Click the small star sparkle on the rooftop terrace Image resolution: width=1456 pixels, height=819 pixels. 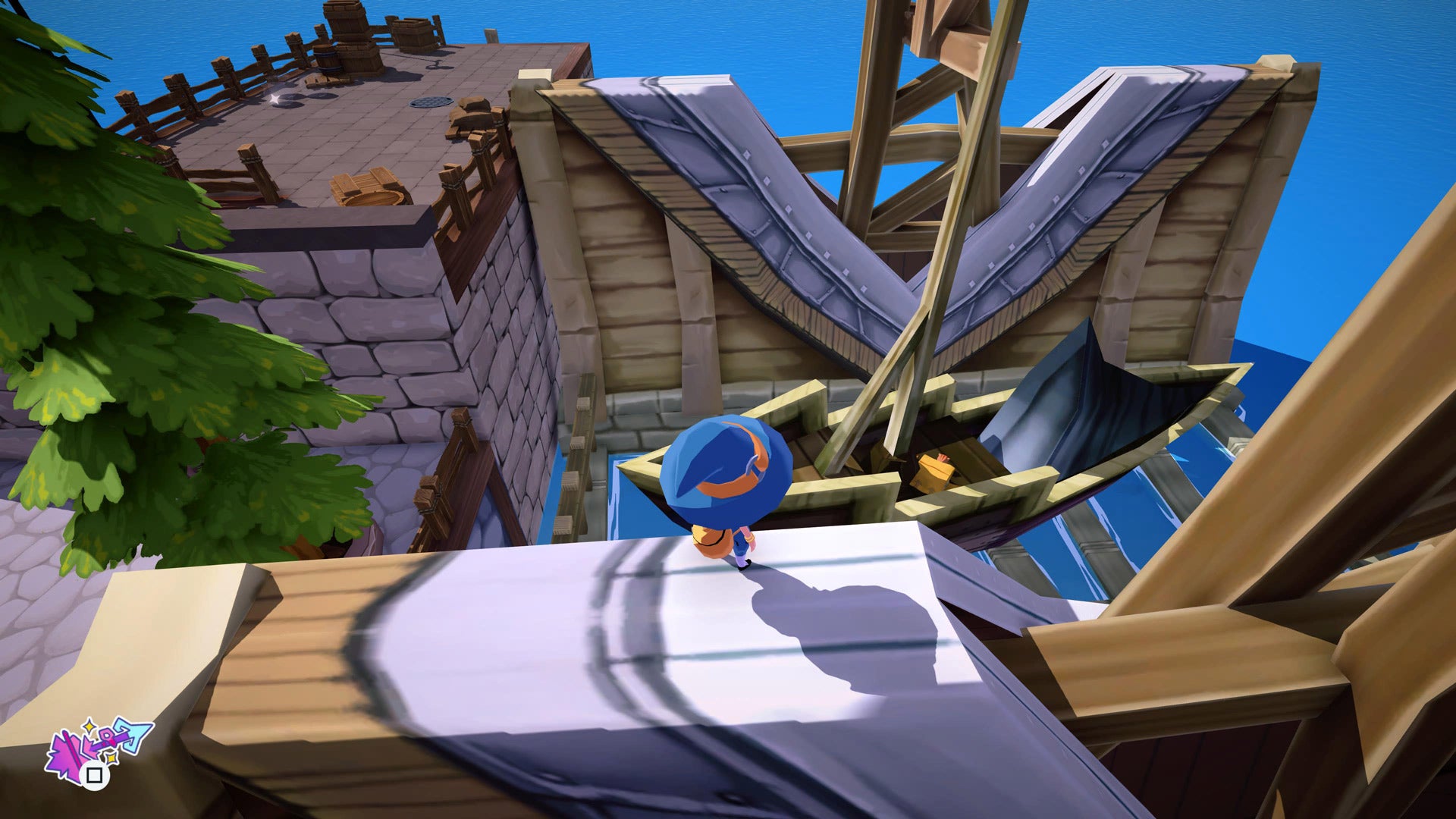pos(275,99)
